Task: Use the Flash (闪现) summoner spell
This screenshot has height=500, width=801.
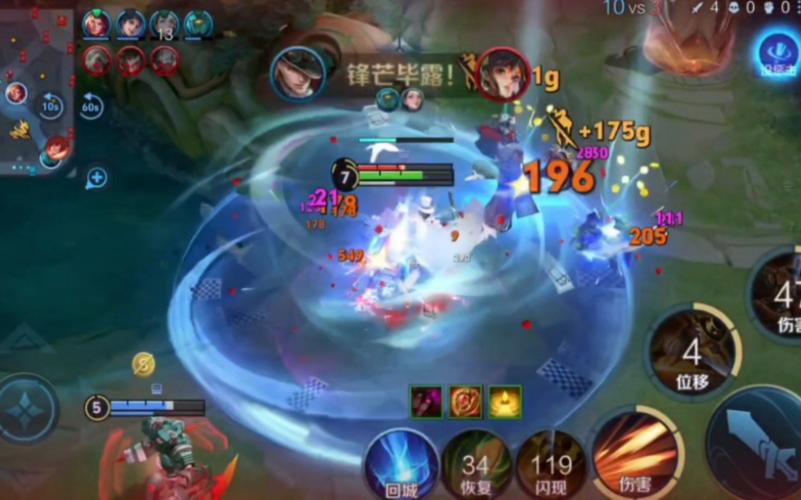Action: point(549,466)
